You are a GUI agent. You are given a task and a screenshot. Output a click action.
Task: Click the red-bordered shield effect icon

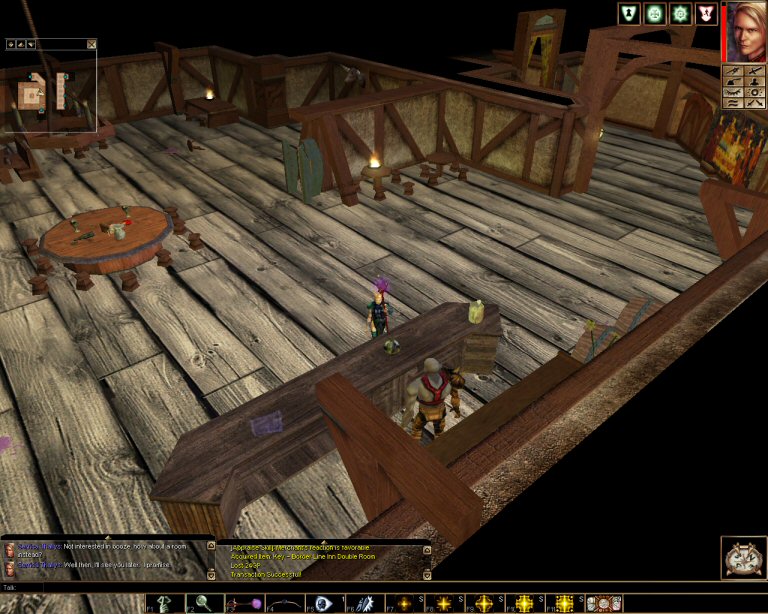(706, 13)
